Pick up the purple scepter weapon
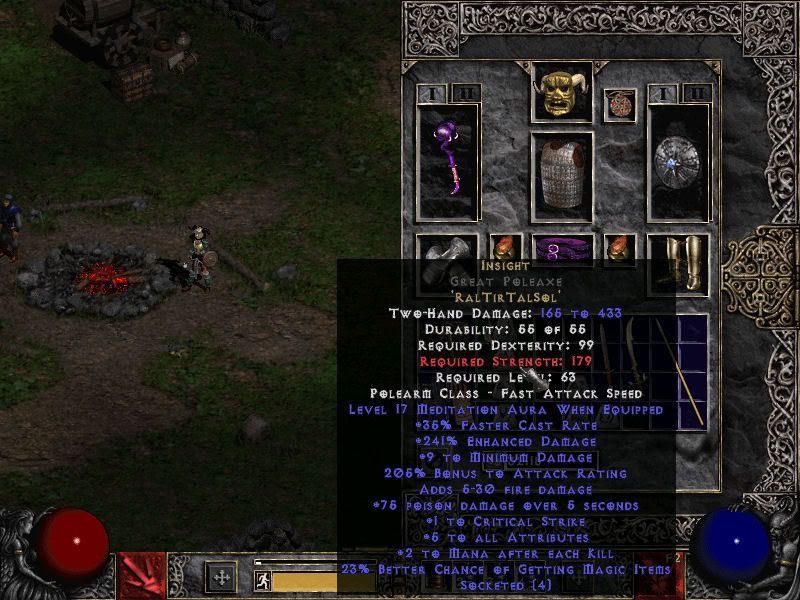 click(x=448, y=160)
